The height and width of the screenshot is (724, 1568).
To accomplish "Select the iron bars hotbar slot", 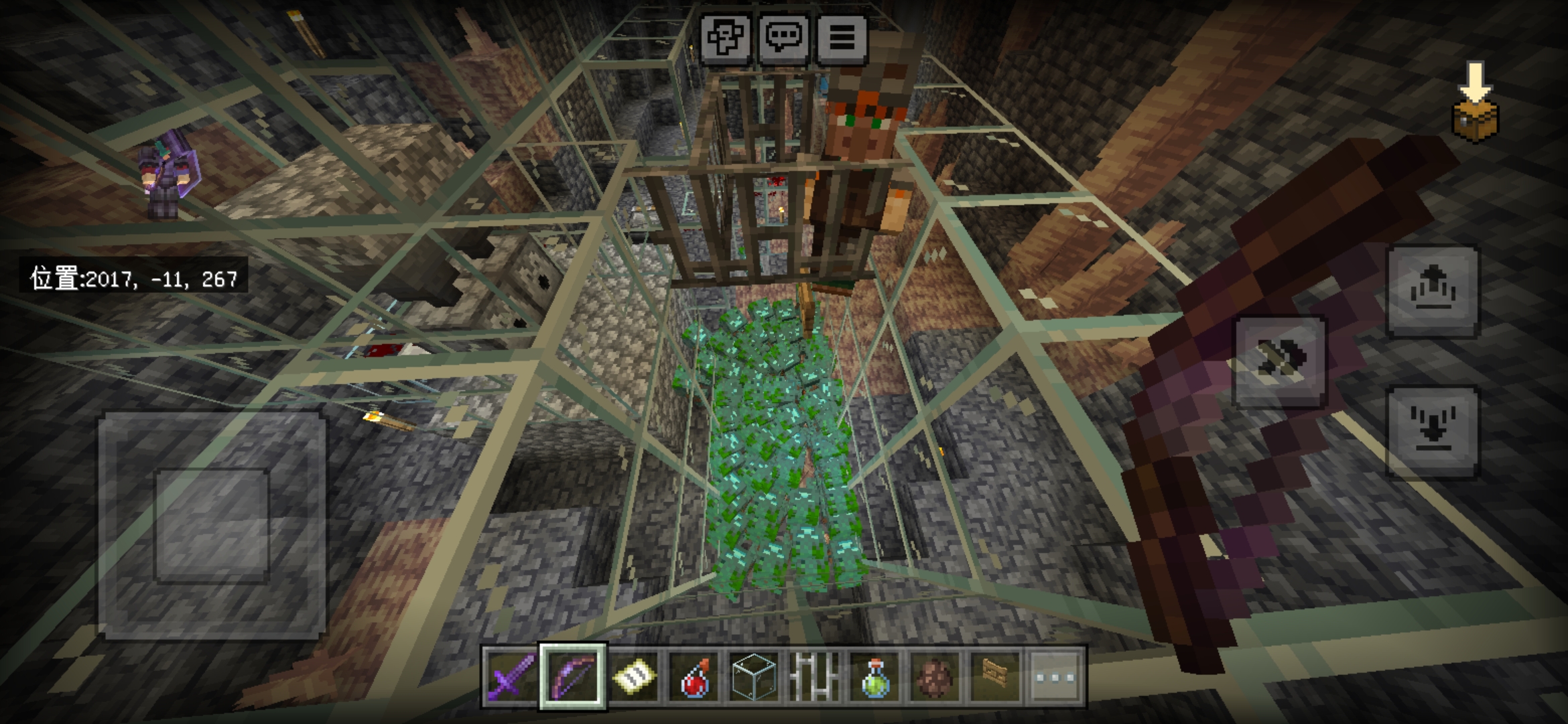I will click(x=814, y=676).
